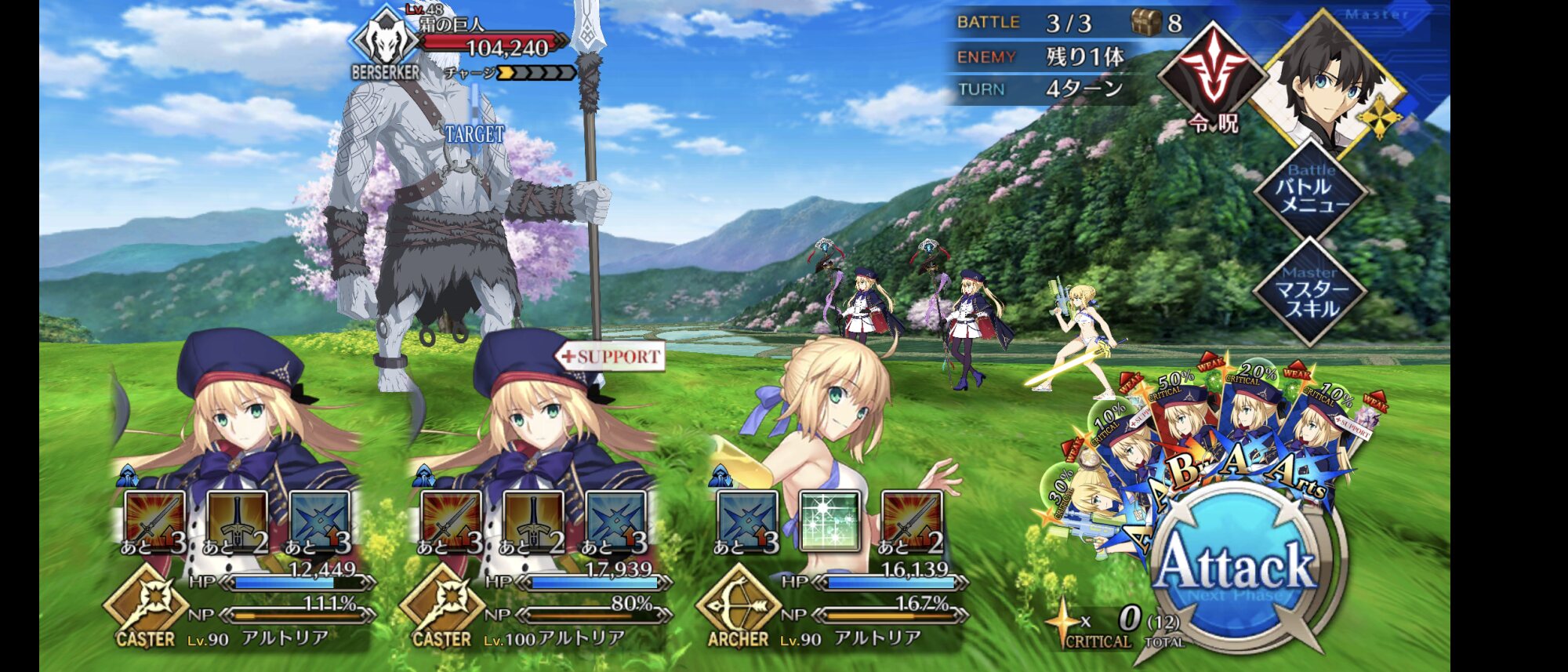The width and height of the screenshot is (1568, 672).
Task: Activate the Archer's green sparkle skill
Action: point(829,521)
